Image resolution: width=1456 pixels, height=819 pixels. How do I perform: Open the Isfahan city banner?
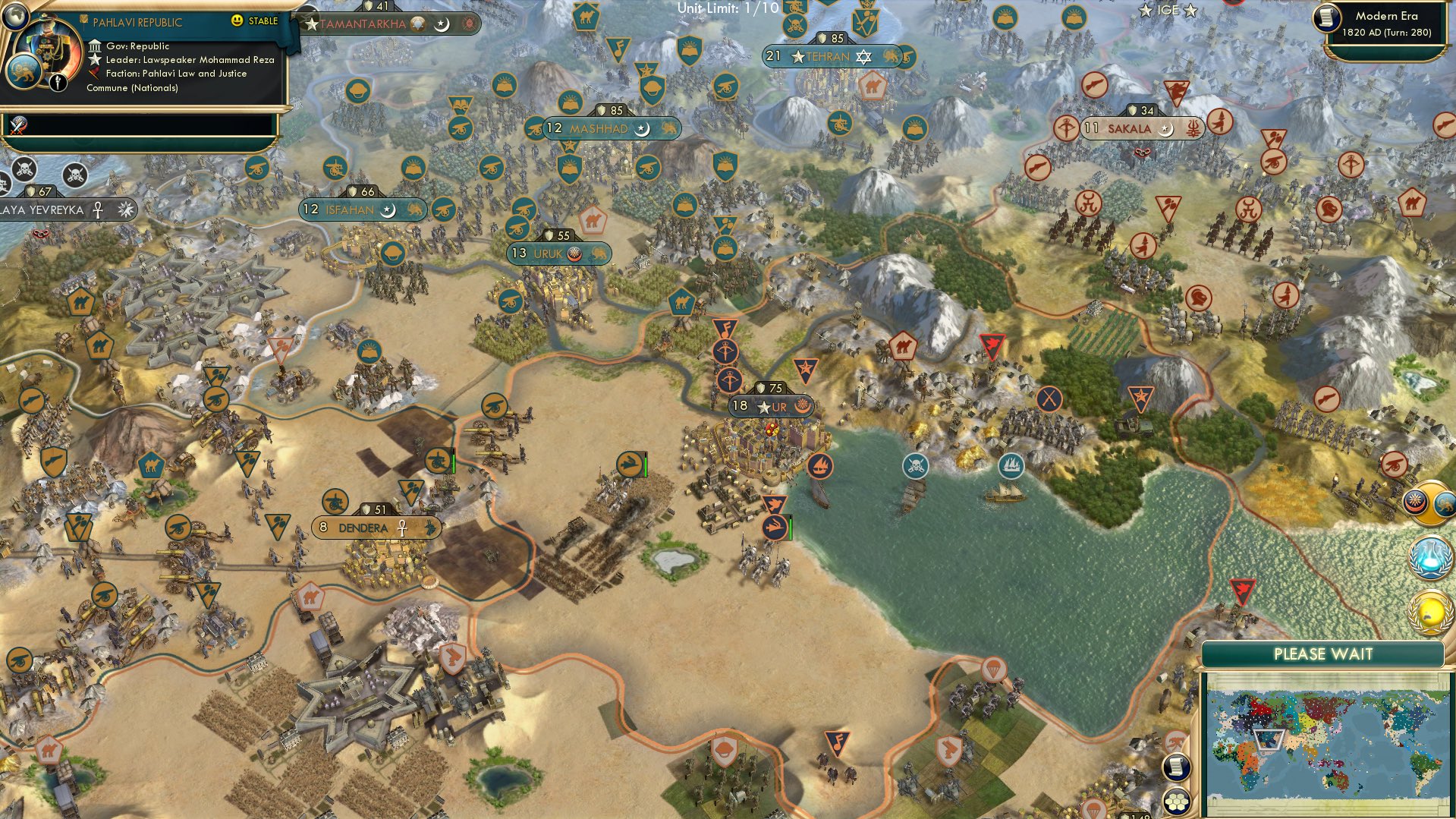[x=351, y=209]
